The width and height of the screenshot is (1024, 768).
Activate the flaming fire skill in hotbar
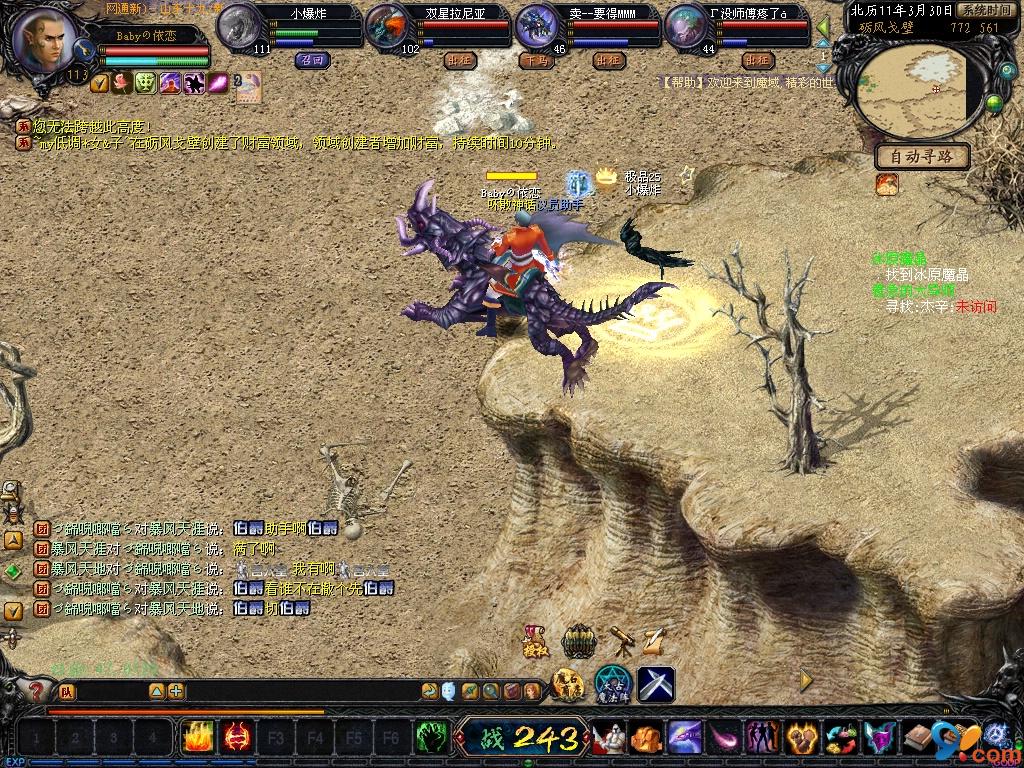(196, 738)
